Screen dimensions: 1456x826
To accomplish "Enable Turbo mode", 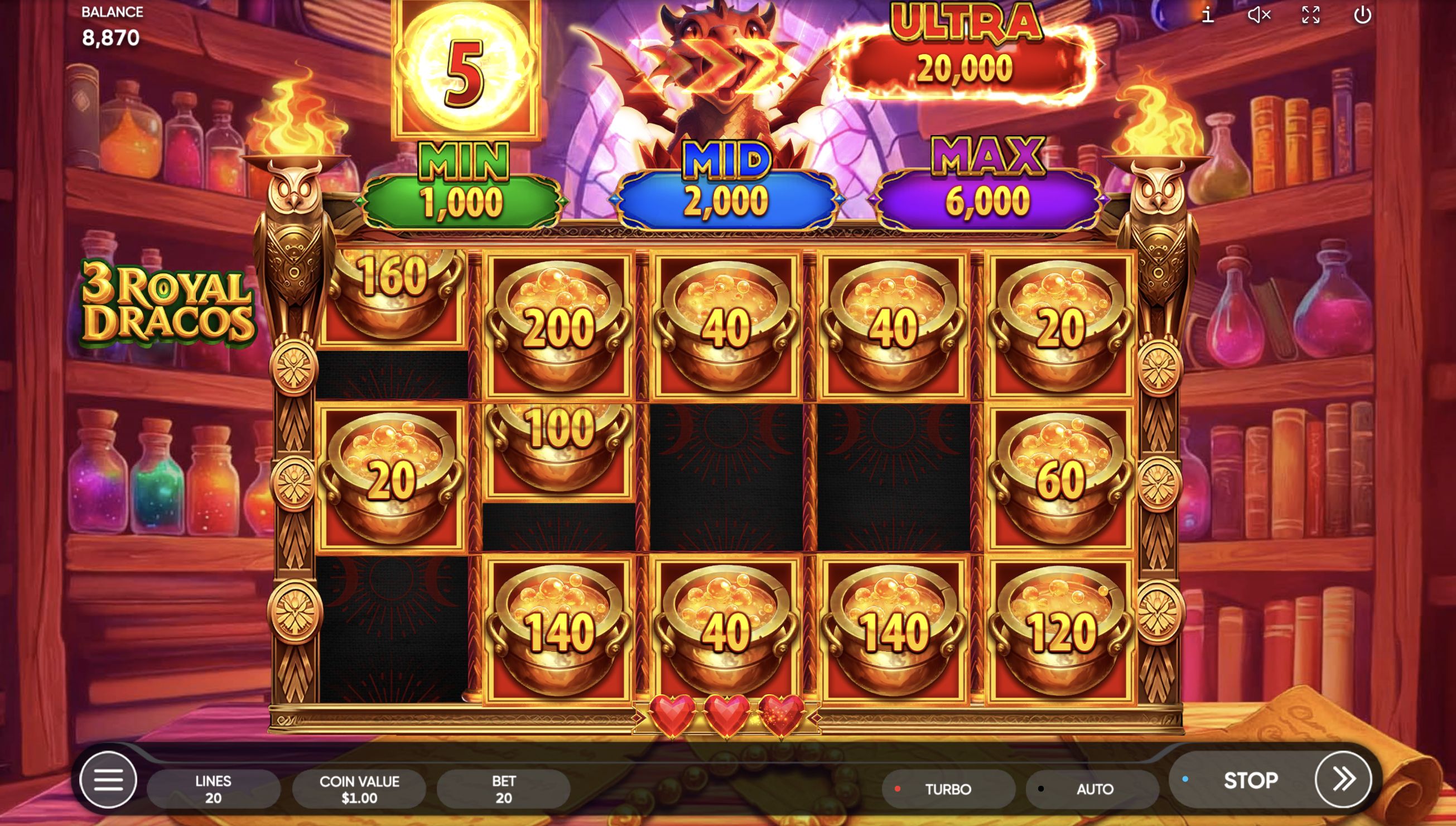I will (948, 789).
